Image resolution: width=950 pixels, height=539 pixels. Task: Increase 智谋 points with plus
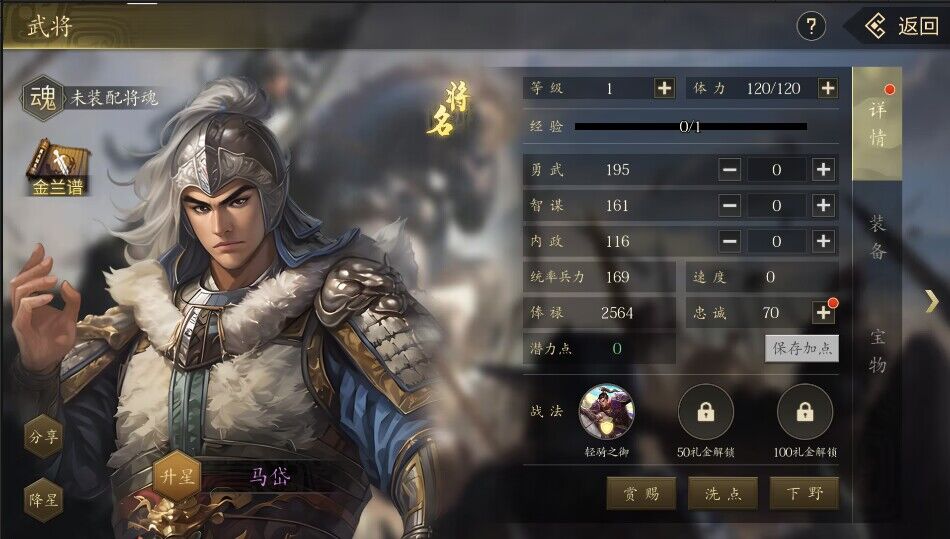coord(823,206)
